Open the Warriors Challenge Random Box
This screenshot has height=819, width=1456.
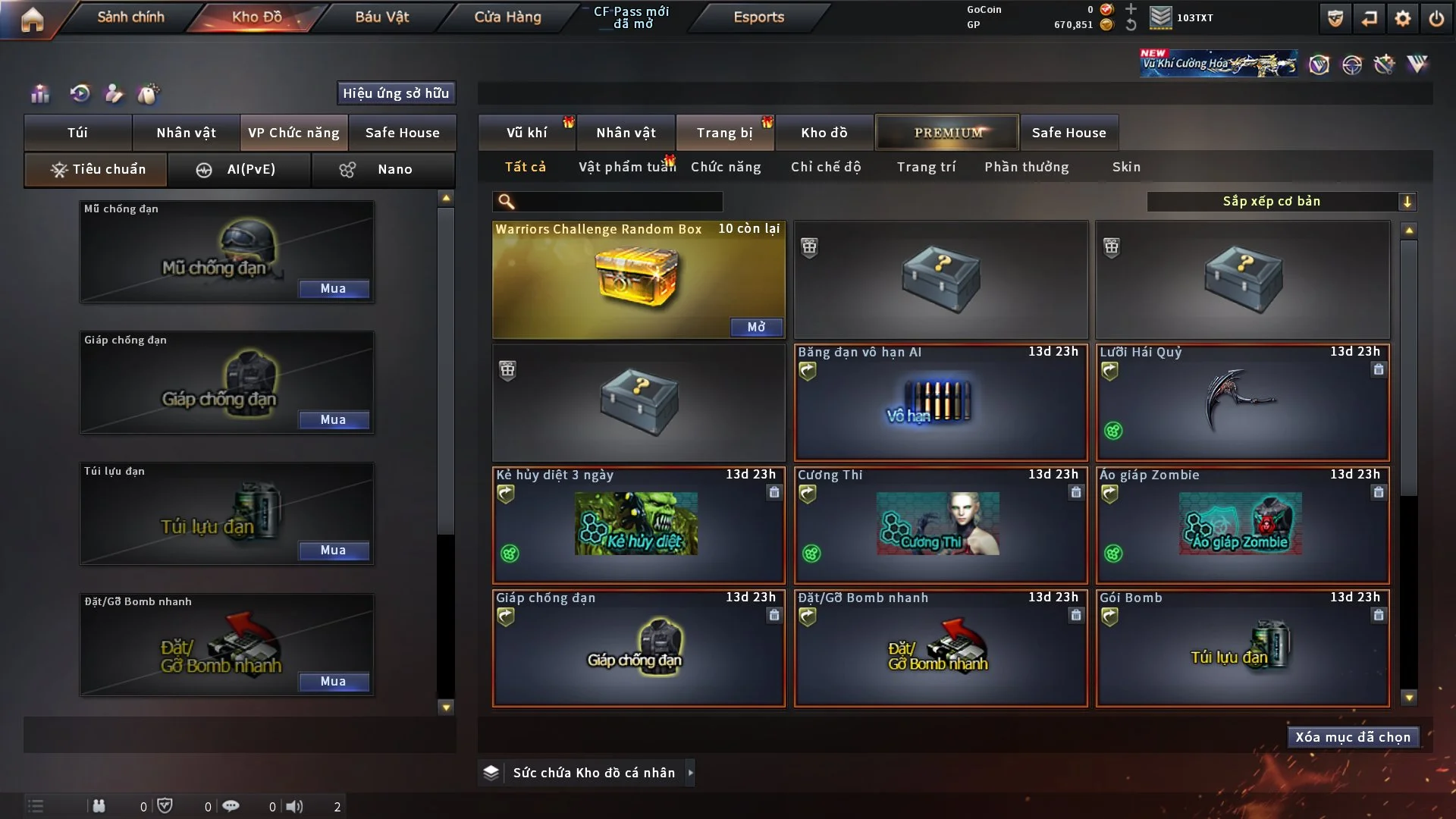[756, 327]
